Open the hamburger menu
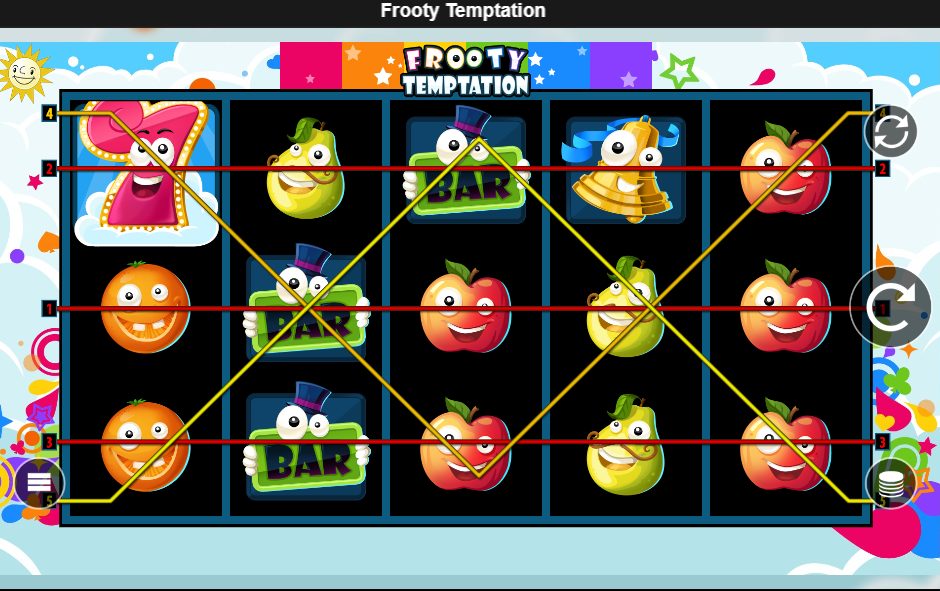940x591 pixels. coord(39,482)
